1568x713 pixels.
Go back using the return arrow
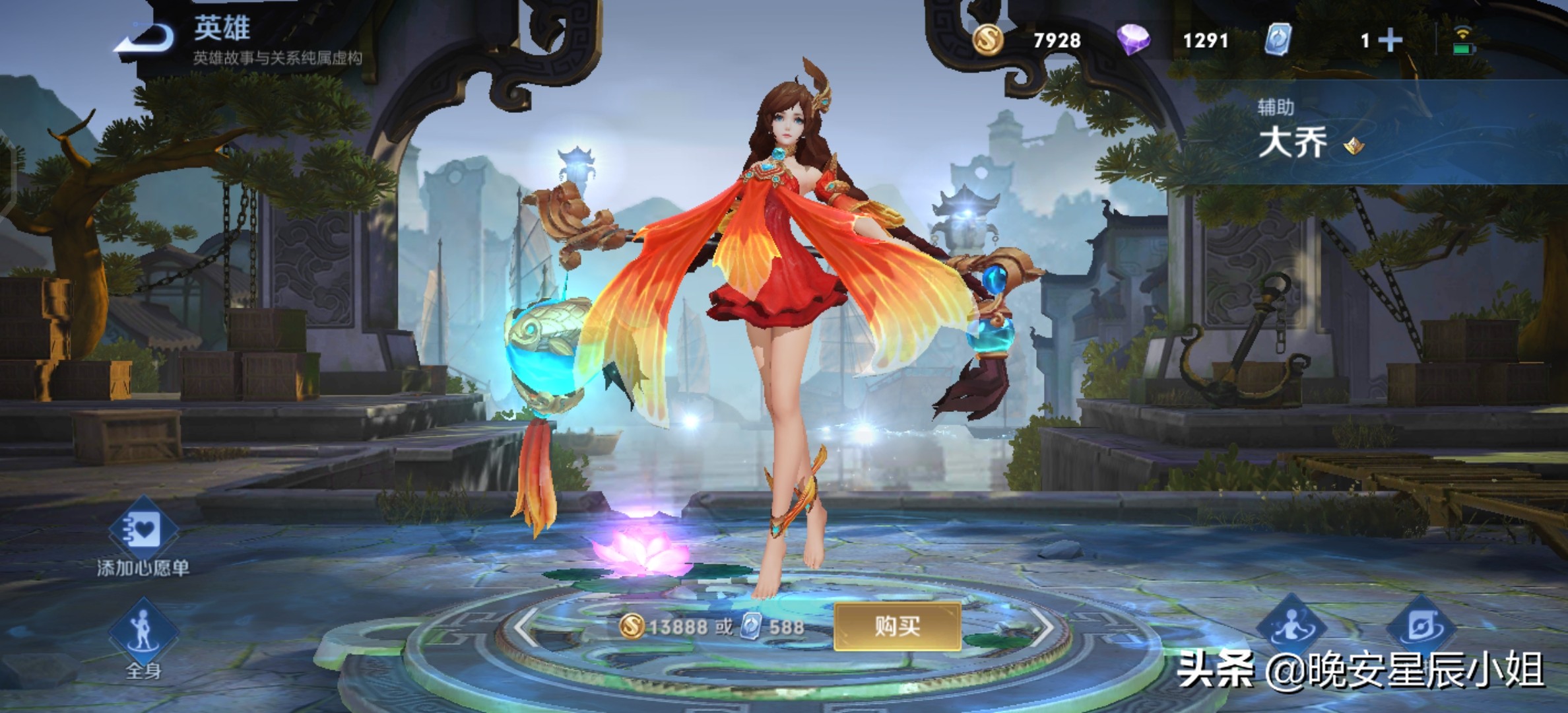pos(147,40)
